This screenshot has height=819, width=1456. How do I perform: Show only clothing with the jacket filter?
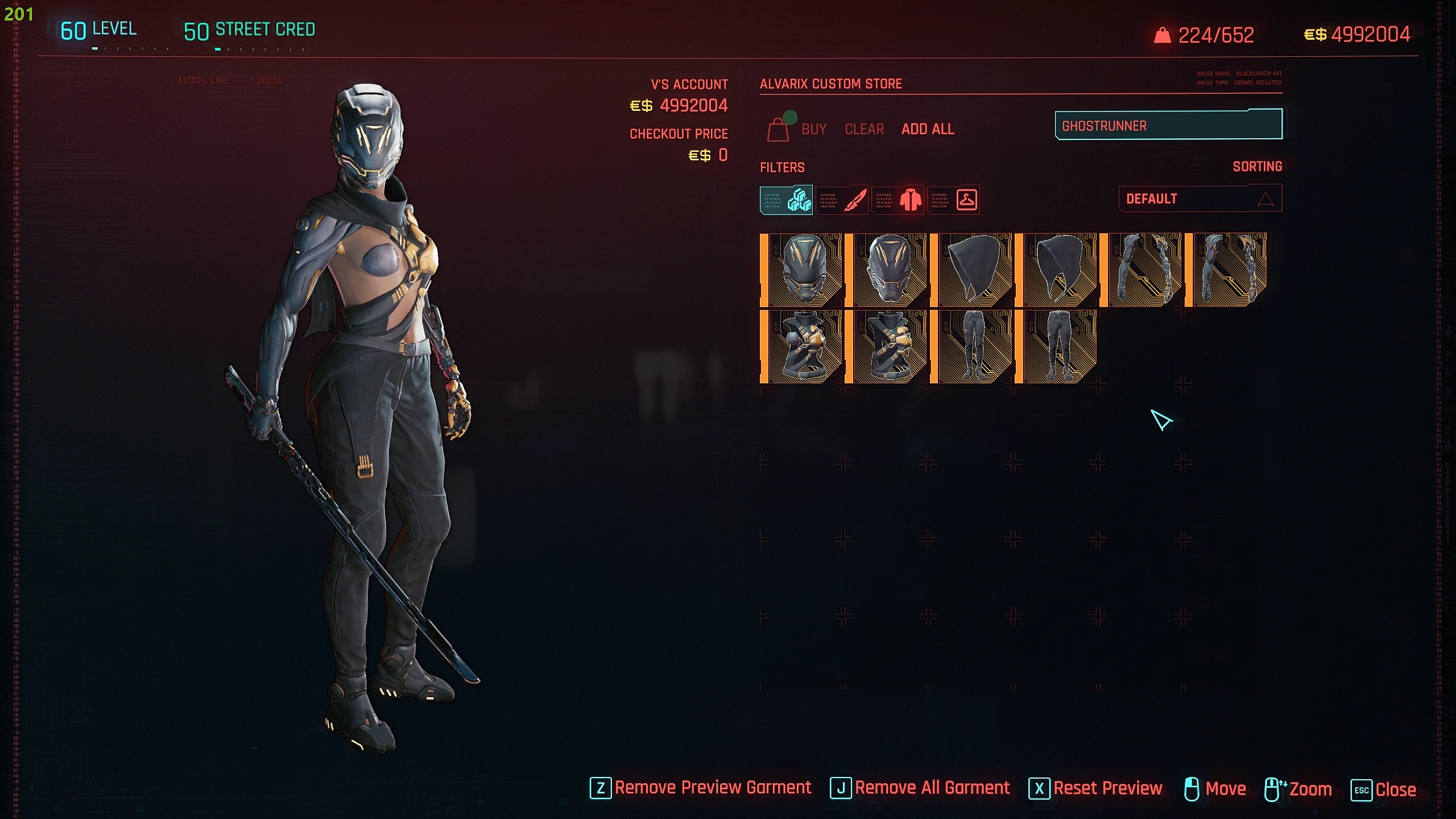[x=898, y=200]
